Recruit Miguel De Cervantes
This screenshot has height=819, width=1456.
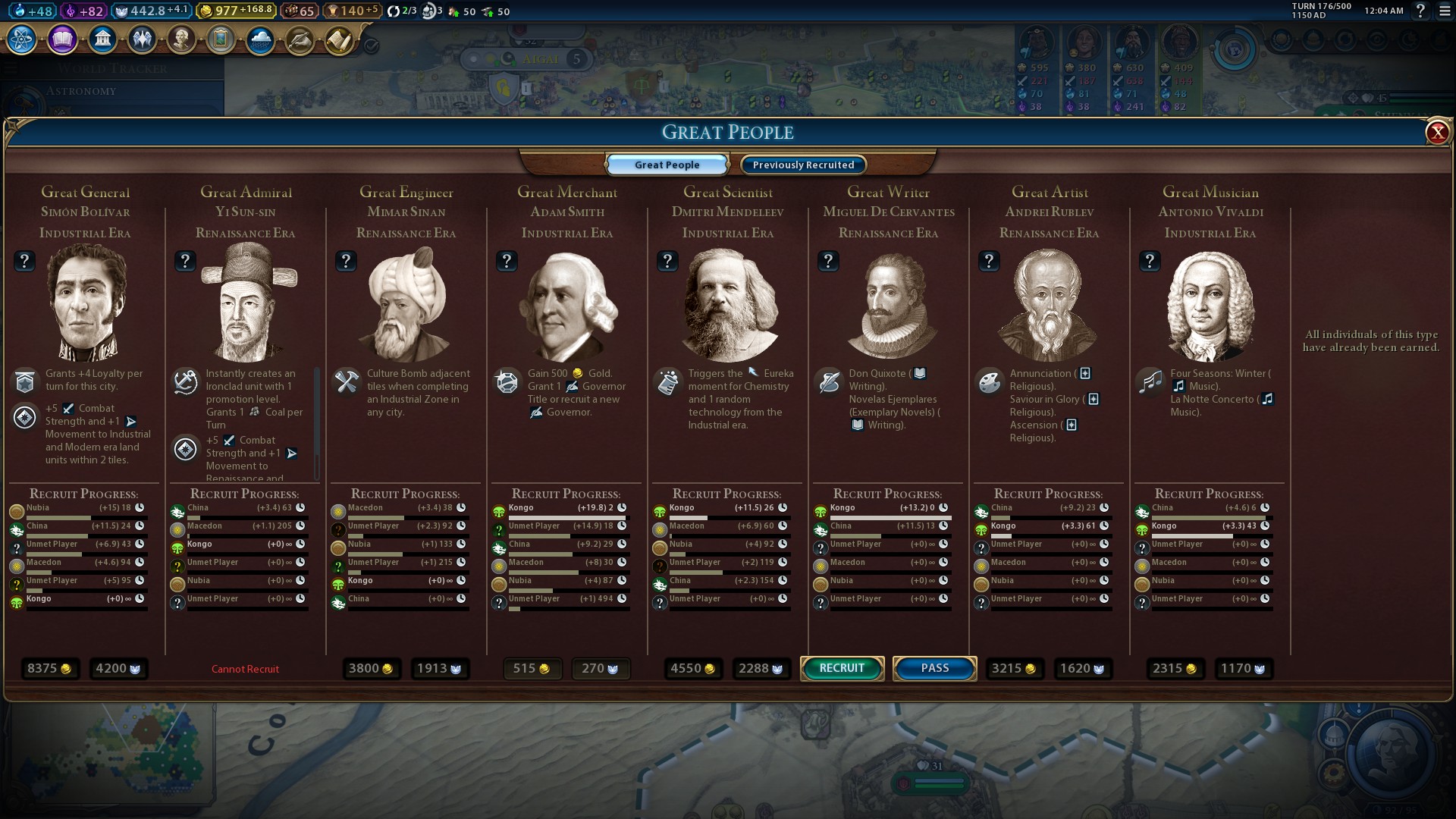[842, 668]
